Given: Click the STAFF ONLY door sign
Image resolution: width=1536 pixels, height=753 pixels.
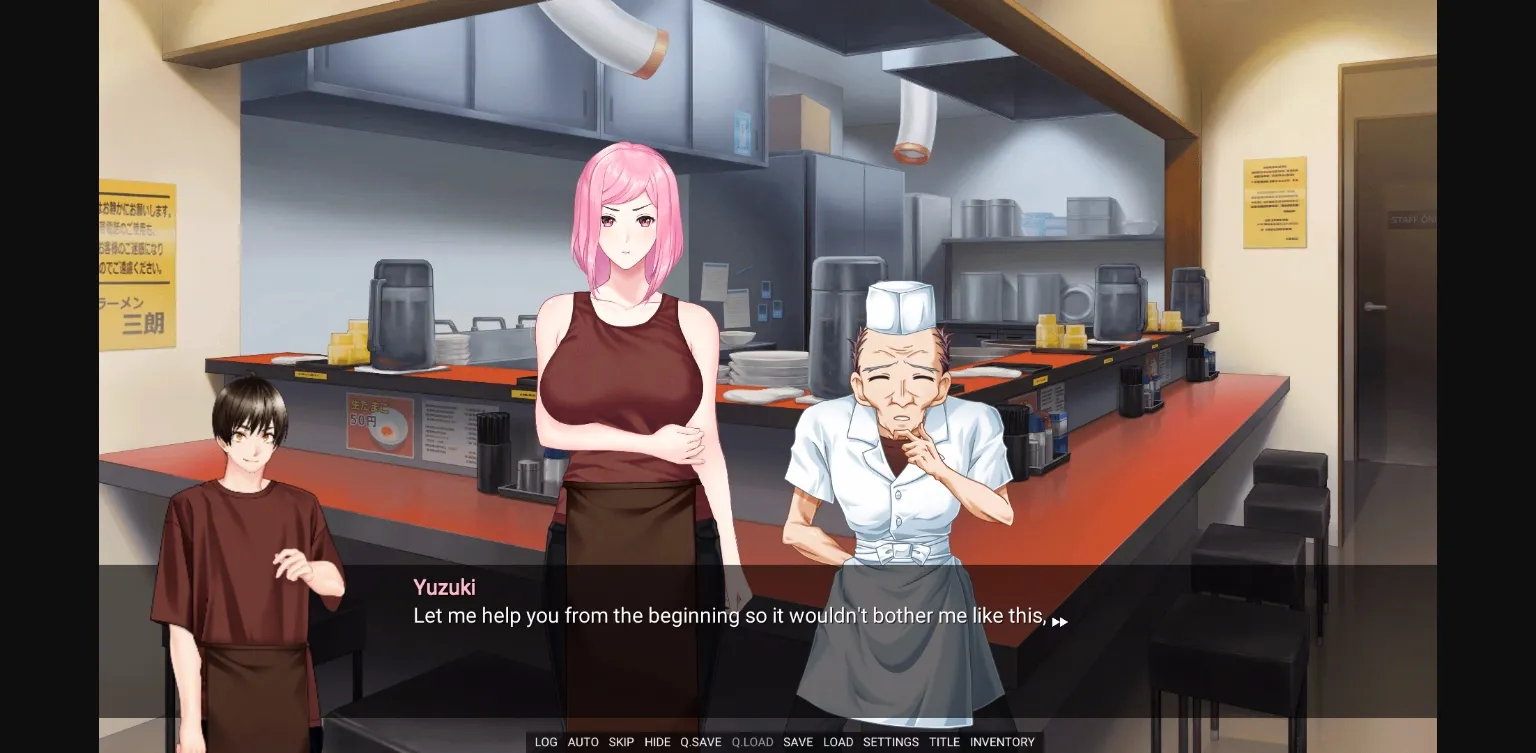Looking at the screenshot, I should tap(1410, 219).
